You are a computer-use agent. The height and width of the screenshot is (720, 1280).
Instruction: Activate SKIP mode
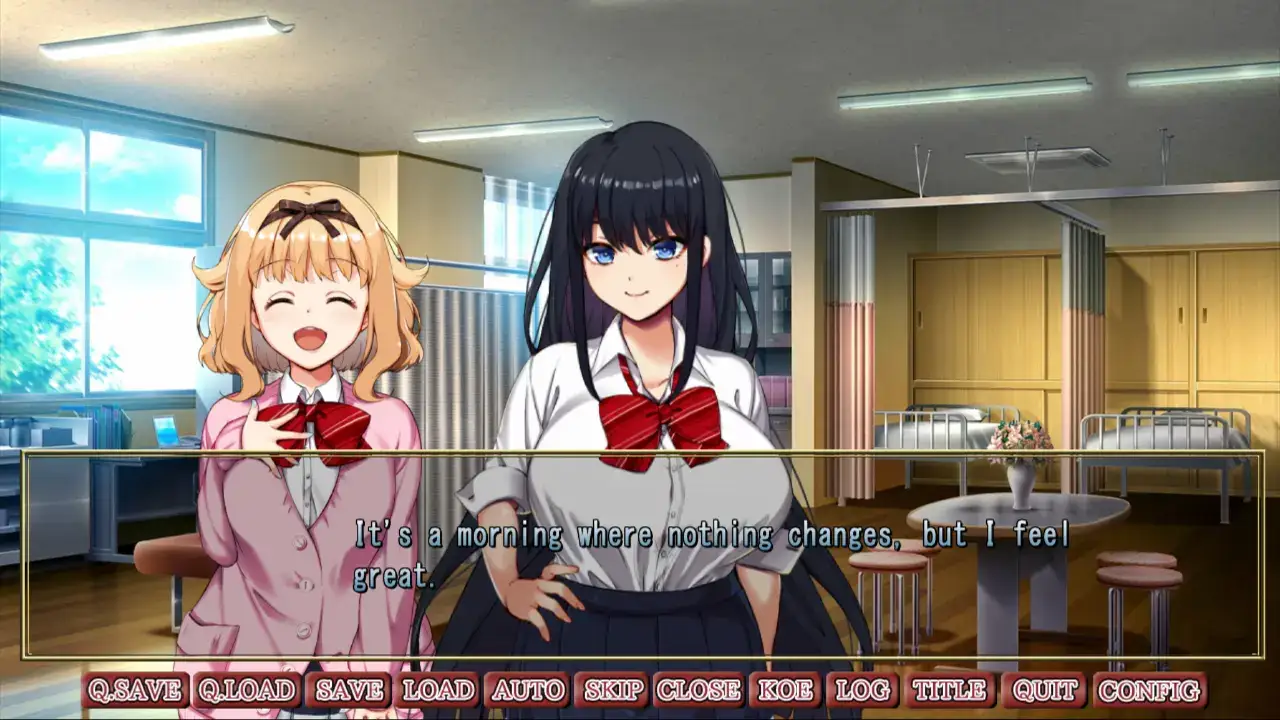(x=614, y=690)
